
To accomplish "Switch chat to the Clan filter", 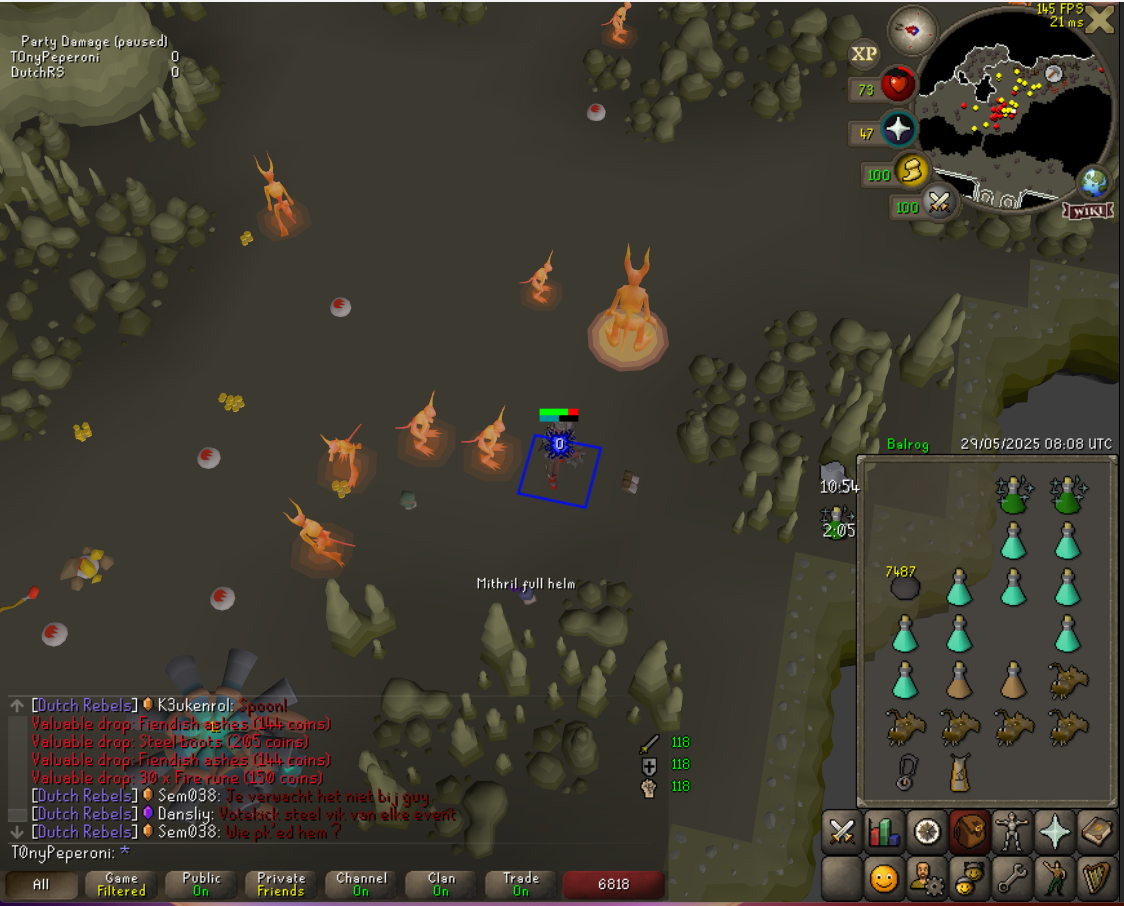I will click(x=441, y=884).
